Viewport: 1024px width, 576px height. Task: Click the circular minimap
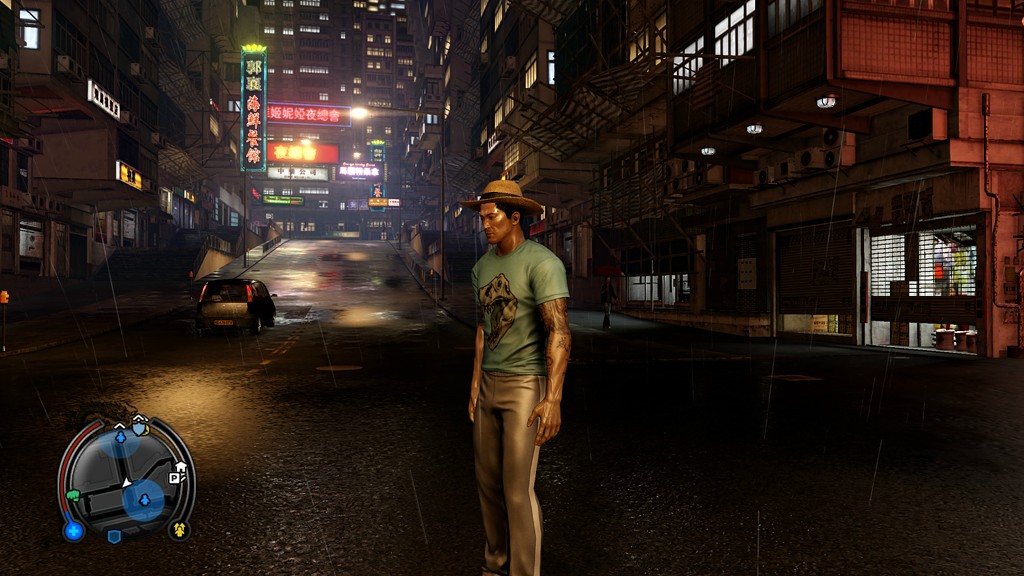click(127, 479)
